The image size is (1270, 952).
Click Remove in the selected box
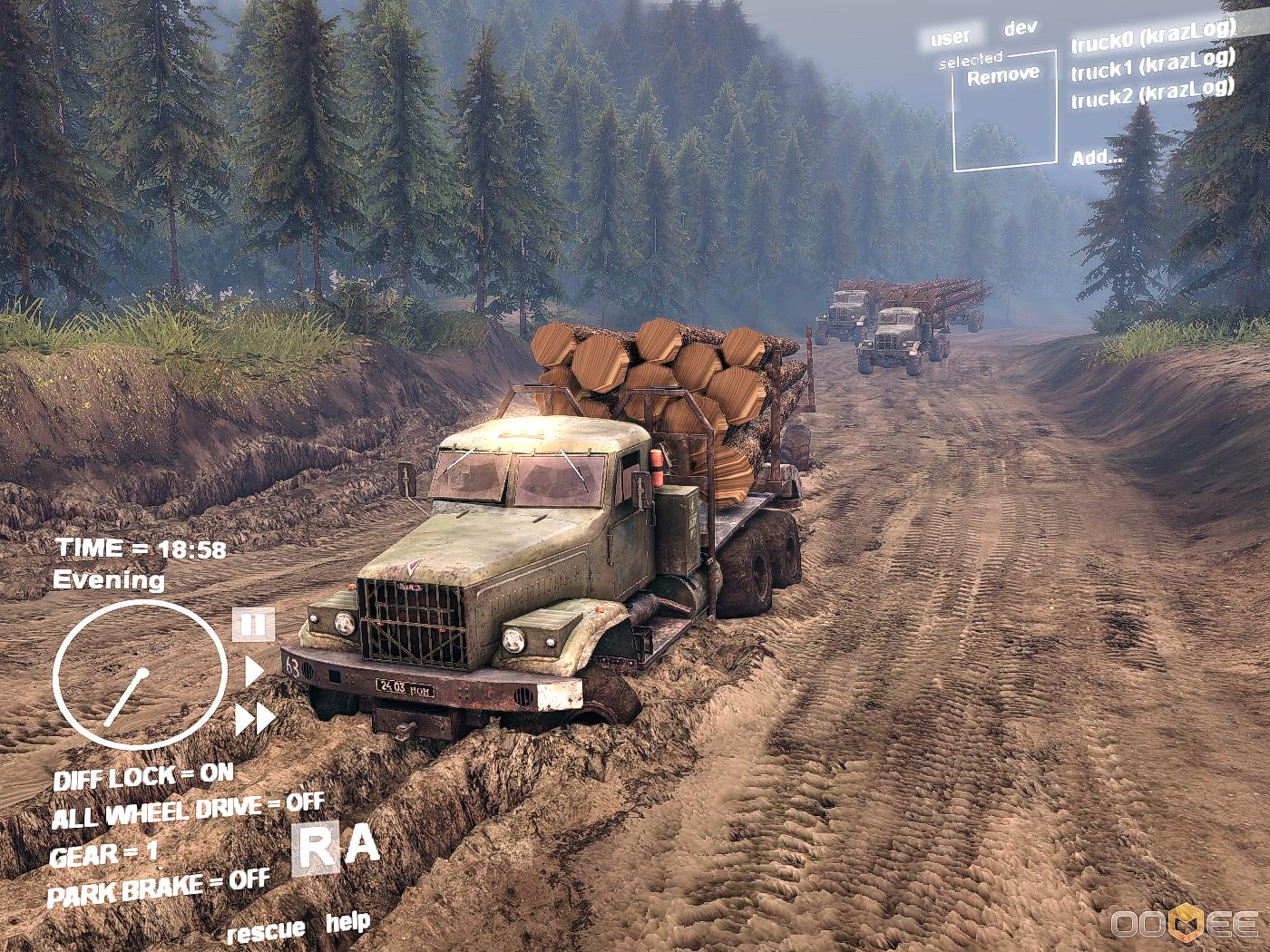[1003, 76]
